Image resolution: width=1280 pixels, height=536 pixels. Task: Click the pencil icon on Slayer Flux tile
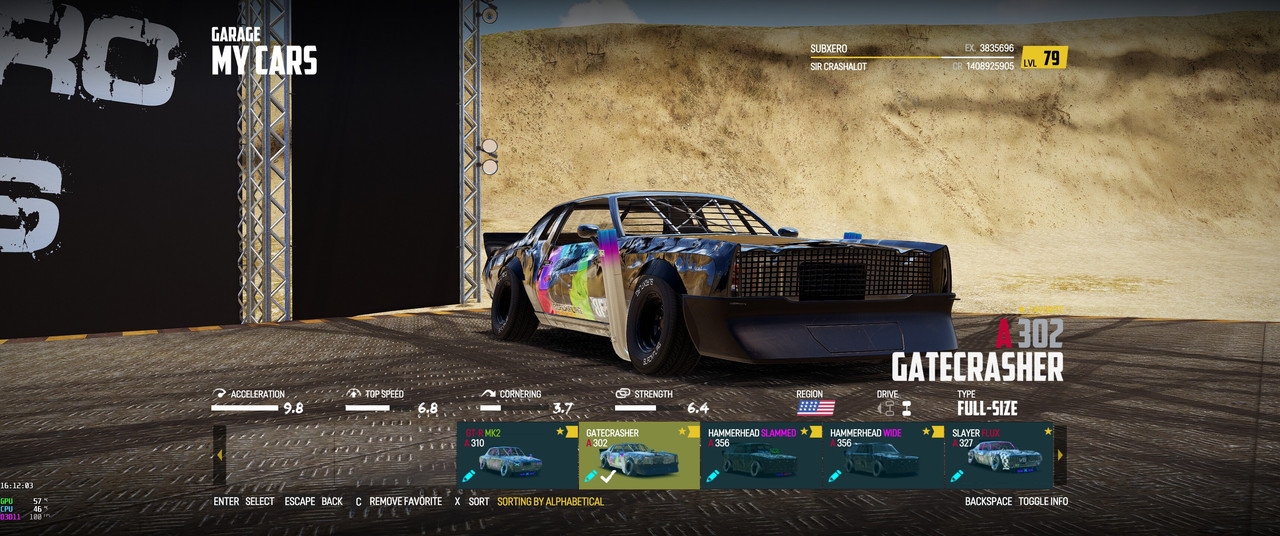click(956, 476)
